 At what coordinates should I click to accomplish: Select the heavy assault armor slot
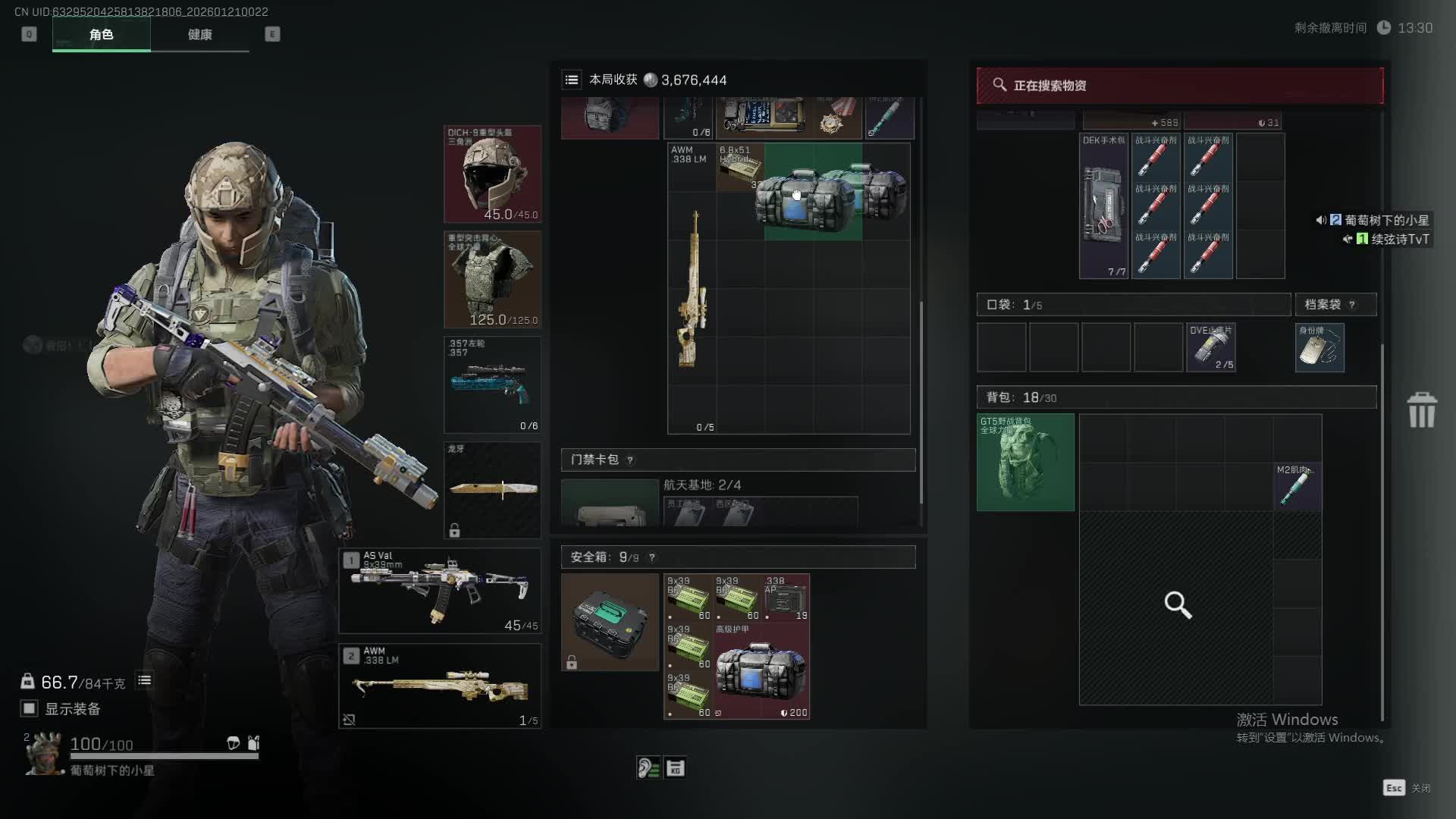point(492,280)
